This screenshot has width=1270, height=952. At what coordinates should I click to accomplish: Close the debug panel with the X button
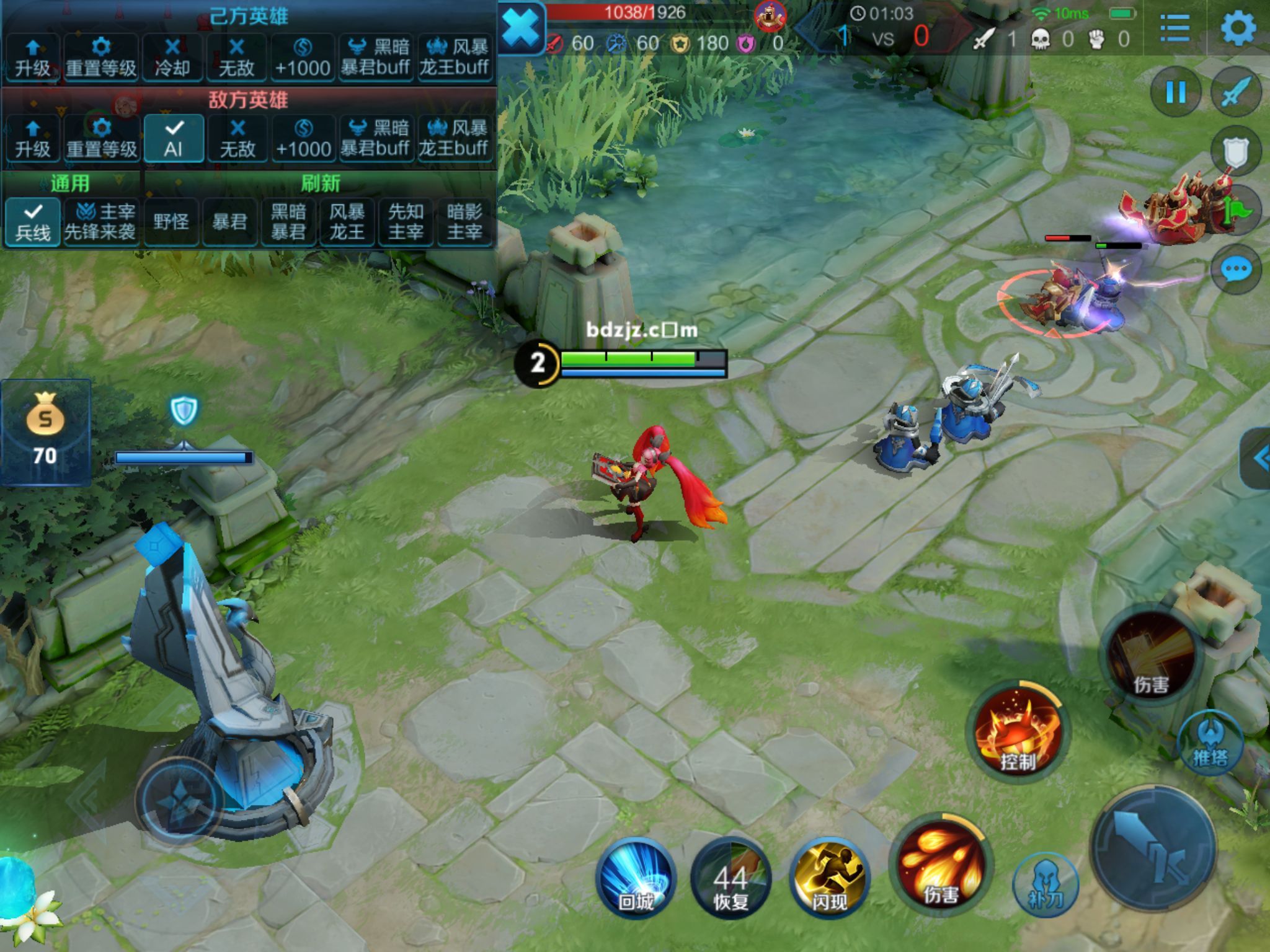(520, 29)
